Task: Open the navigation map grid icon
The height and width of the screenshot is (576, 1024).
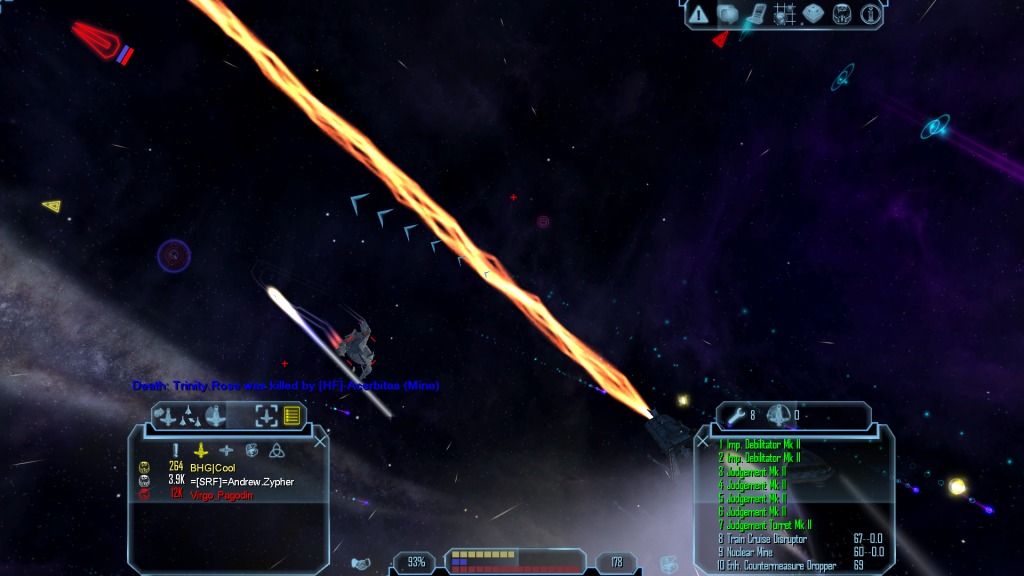Action: pos(785,14)
